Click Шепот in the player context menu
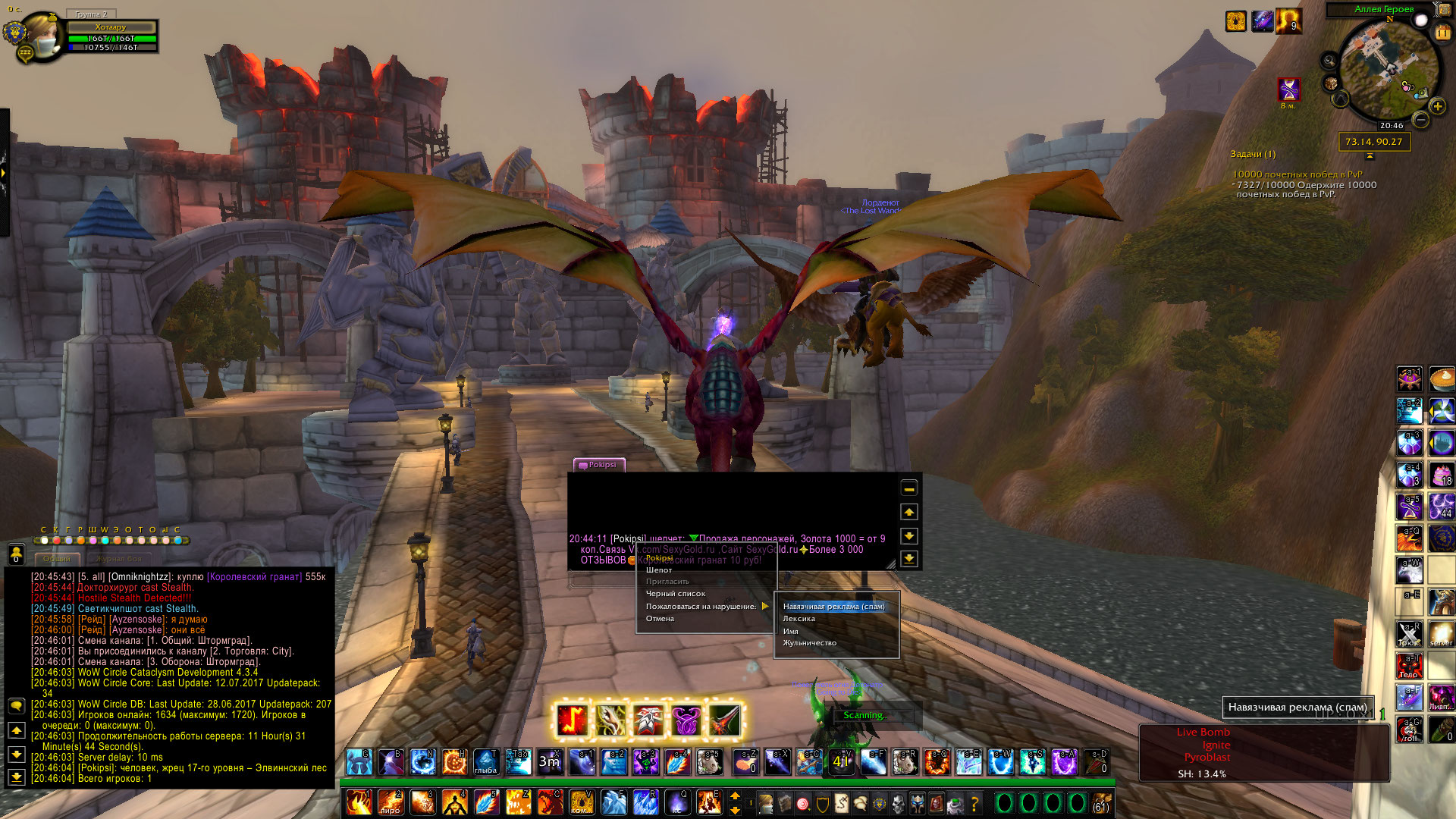This screenshot has height=819, width=1456. (x=659, y=570)
